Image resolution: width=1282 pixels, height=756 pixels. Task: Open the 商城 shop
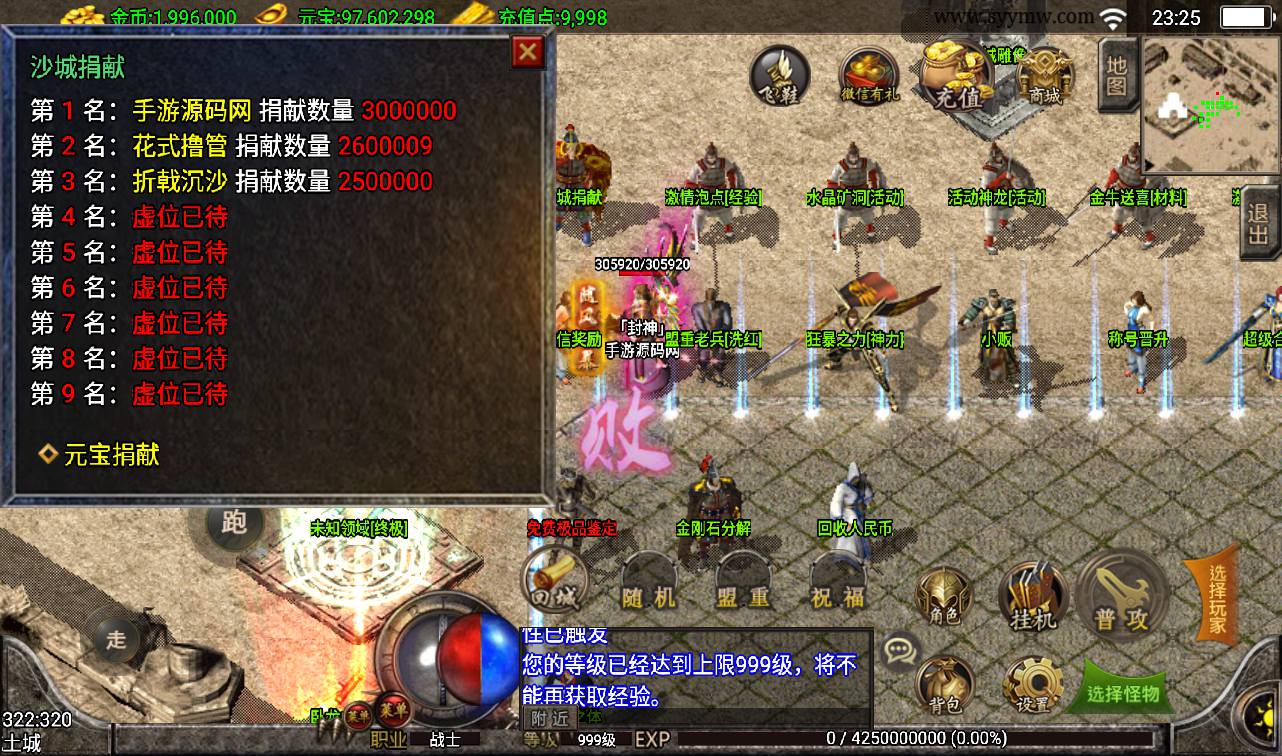pos(1043,76)
